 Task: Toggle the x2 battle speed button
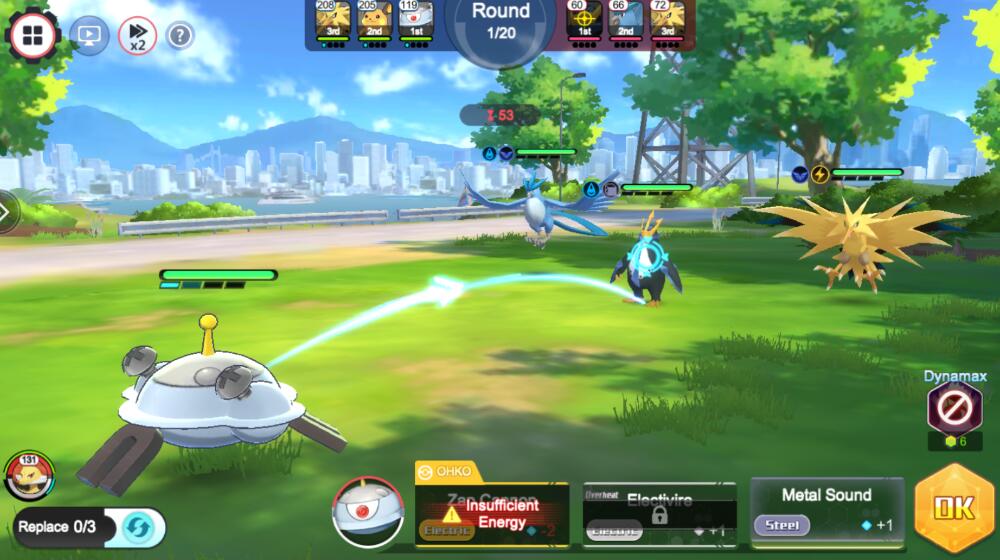(x=137, y=36)
